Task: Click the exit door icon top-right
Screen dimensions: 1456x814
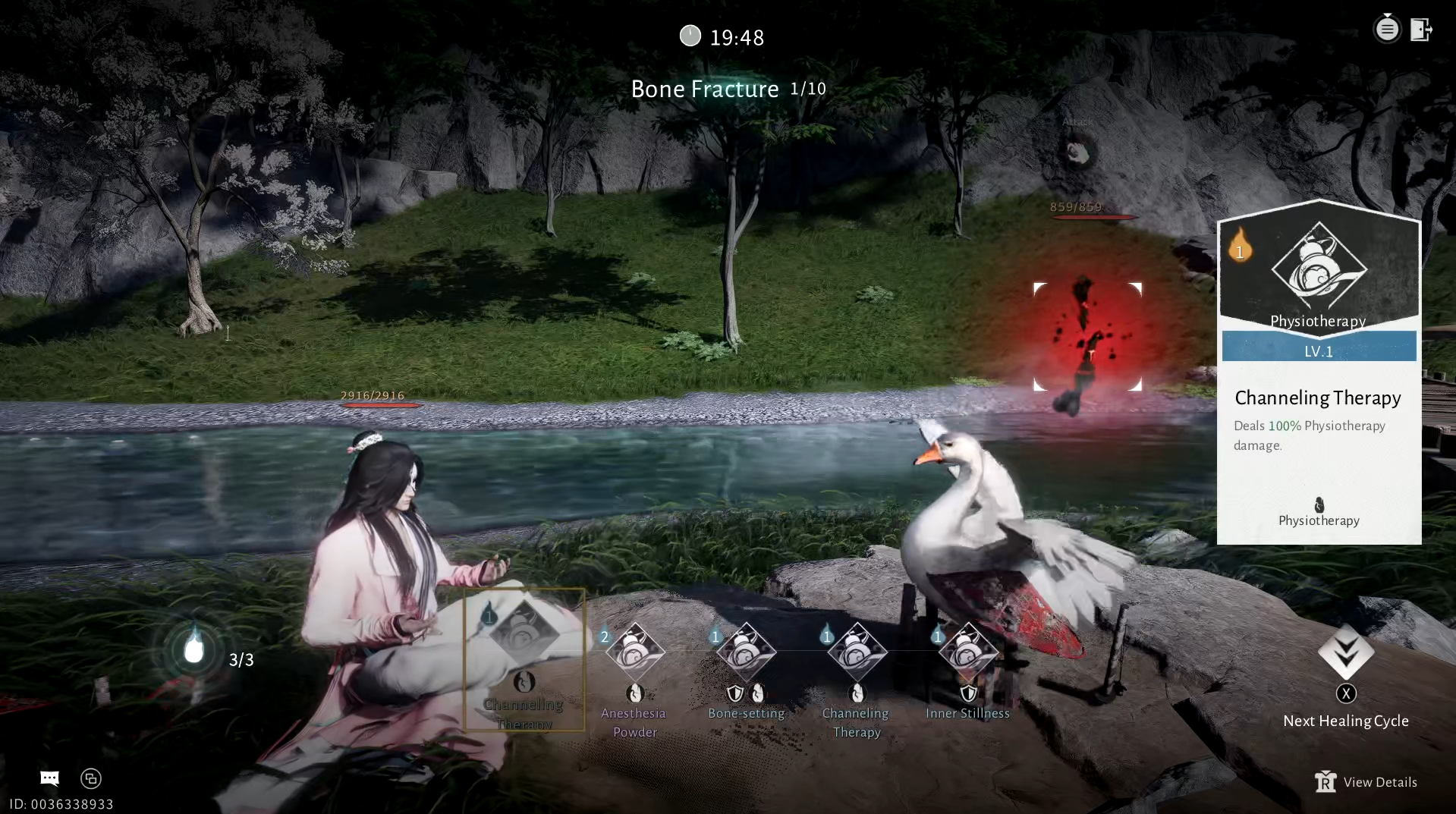Action: click(1422, 29)
